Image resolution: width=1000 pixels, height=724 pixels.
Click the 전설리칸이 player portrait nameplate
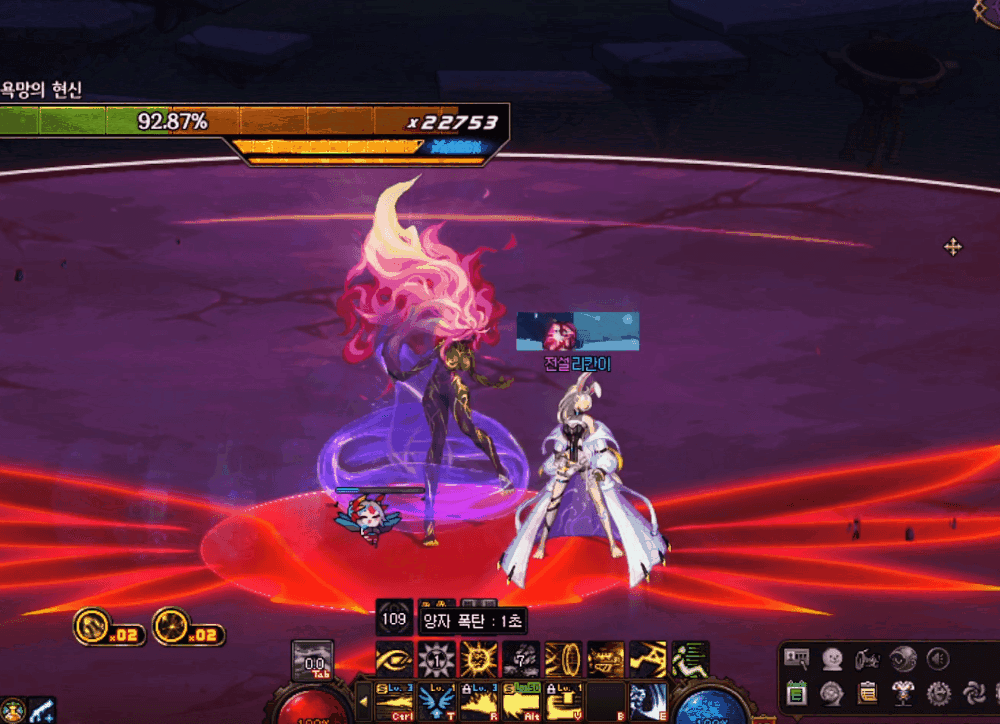(577, 331)
